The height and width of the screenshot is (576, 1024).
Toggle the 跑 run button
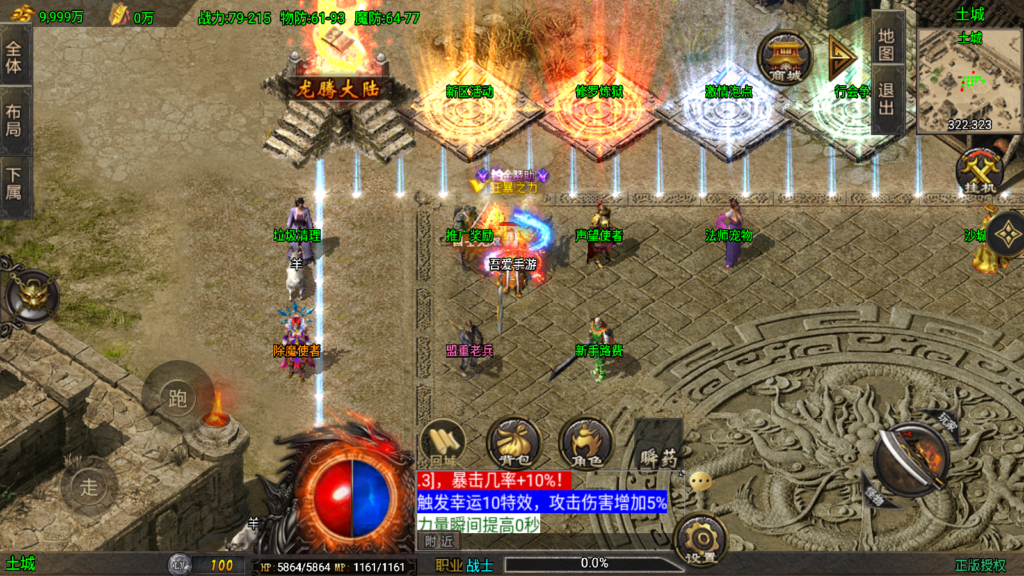(x=178, y=399)
